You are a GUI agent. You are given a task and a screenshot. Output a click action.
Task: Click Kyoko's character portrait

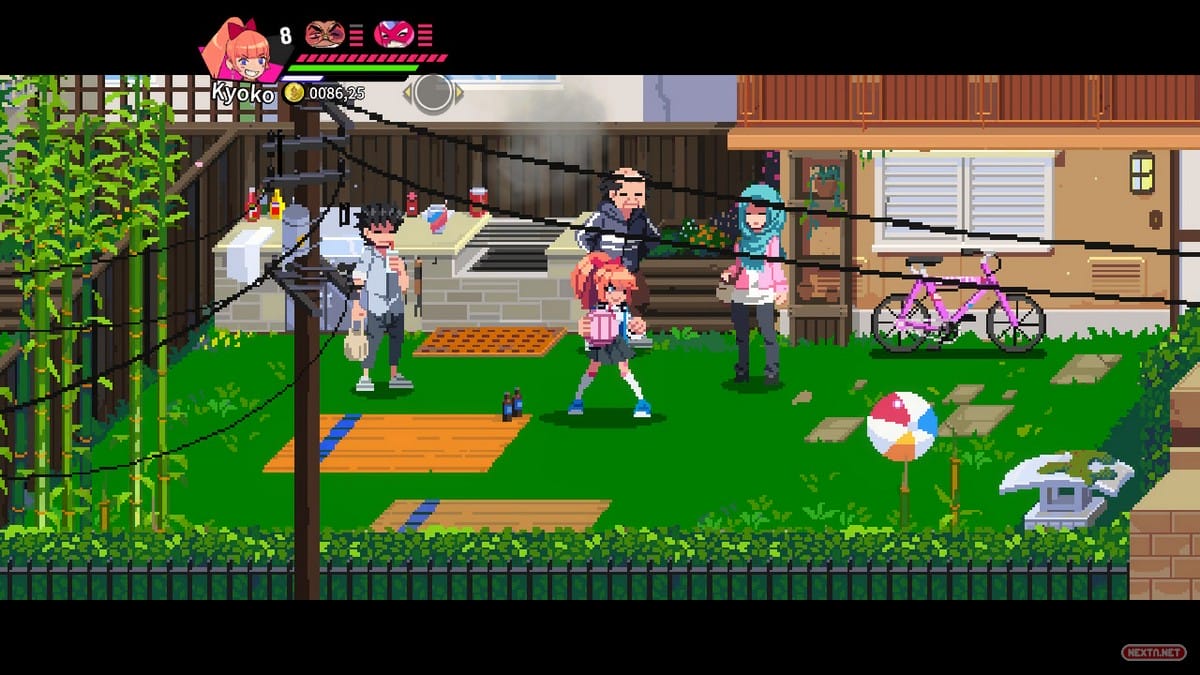(x=241, y=50)
